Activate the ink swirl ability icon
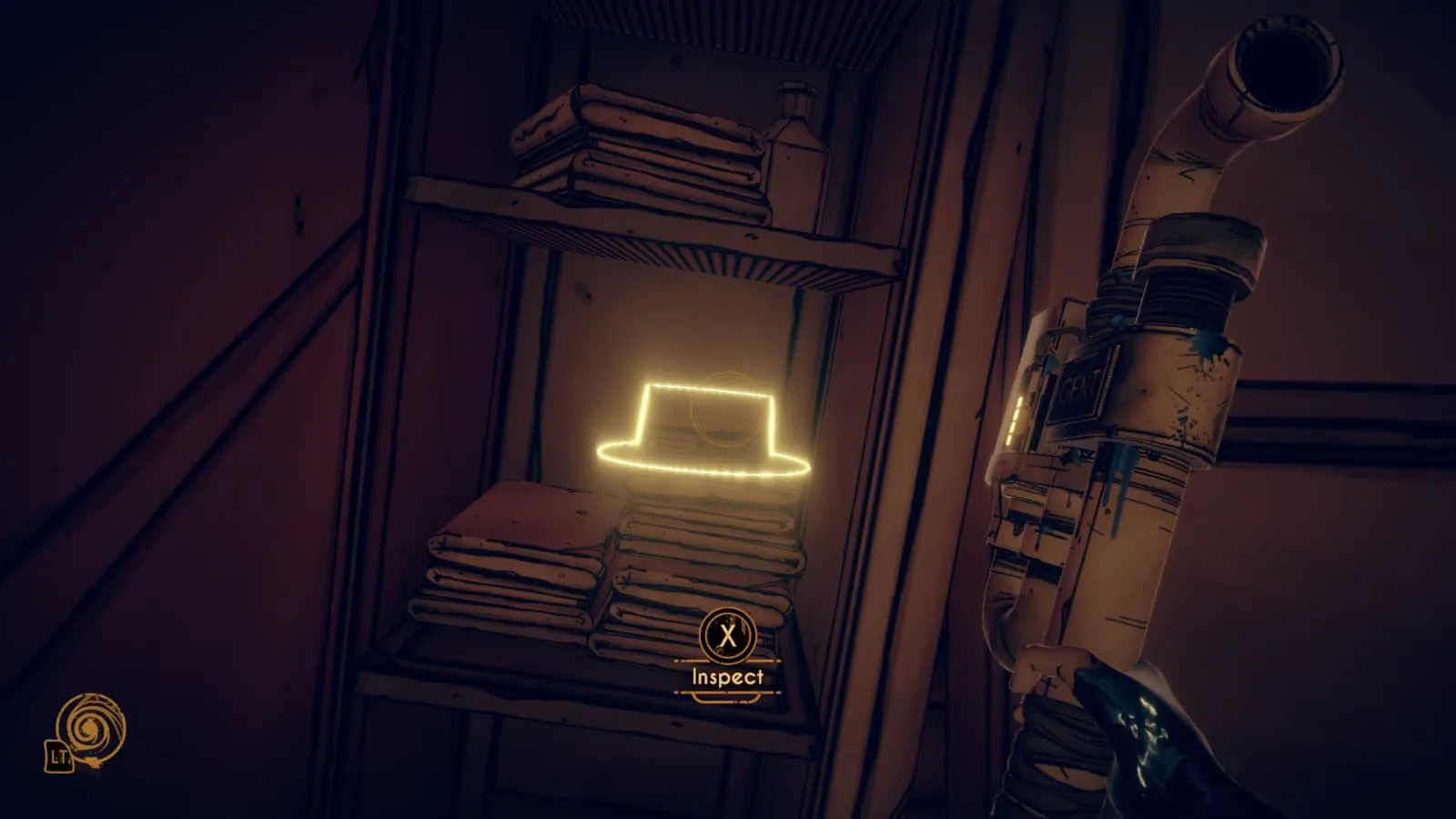This screenshot has width=1456, height=819. [x=90, y=729]
